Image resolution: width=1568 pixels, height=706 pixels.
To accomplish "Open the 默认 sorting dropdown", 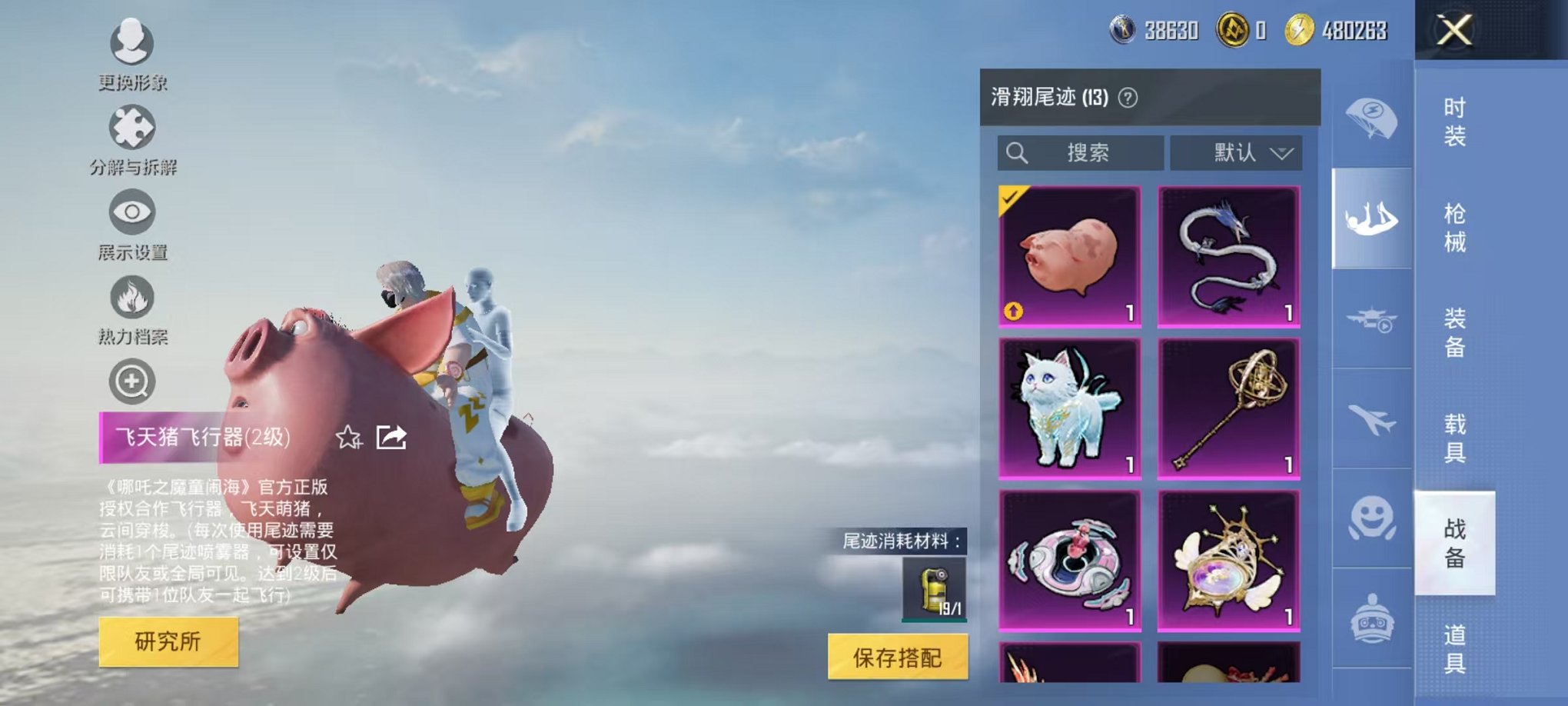I will pos(1235,152).
